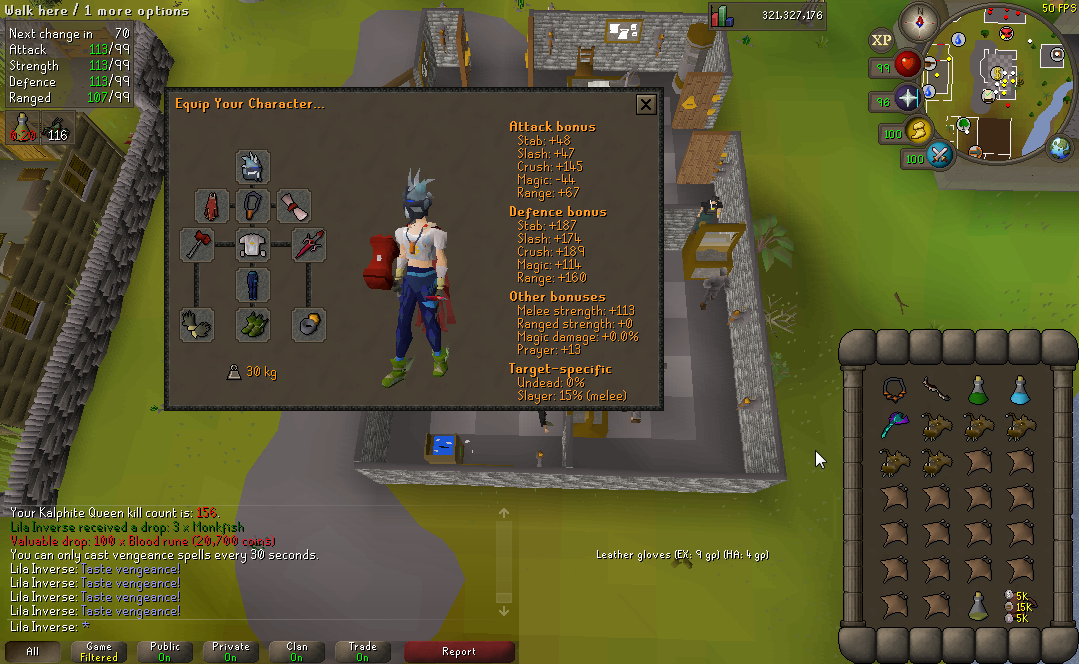Select the gloves equipment slot
The image size is (1079, 664).
click(196, 323)
